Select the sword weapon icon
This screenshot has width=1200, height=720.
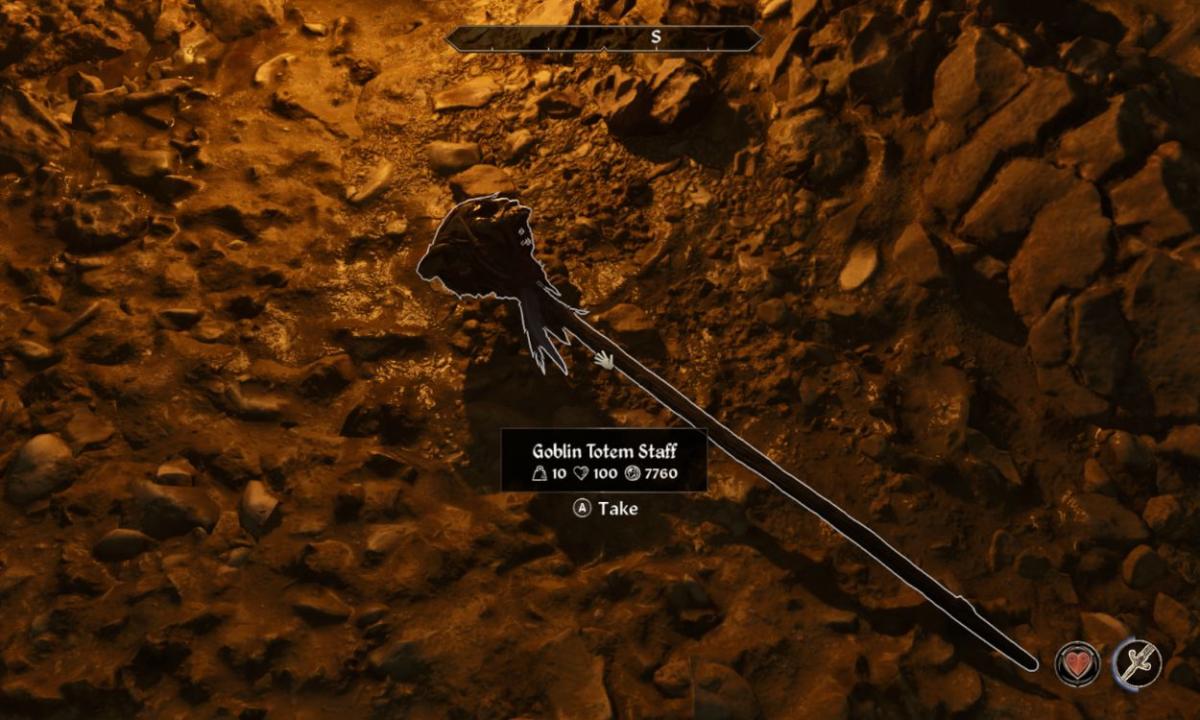point(1138,663)
